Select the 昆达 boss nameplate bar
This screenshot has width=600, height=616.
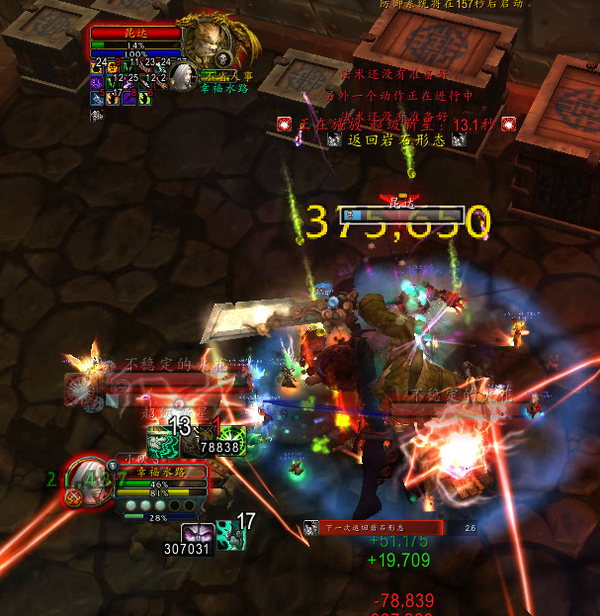point(402,214)
